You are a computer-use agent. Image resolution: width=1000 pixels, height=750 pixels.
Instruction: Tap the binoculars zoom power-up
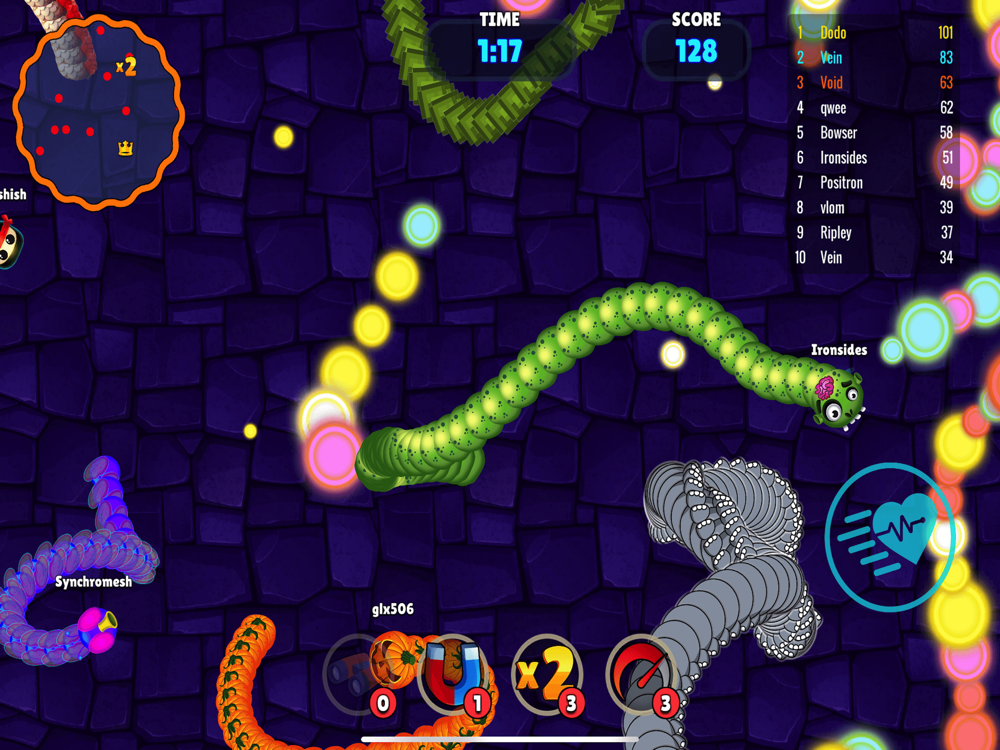358,673
